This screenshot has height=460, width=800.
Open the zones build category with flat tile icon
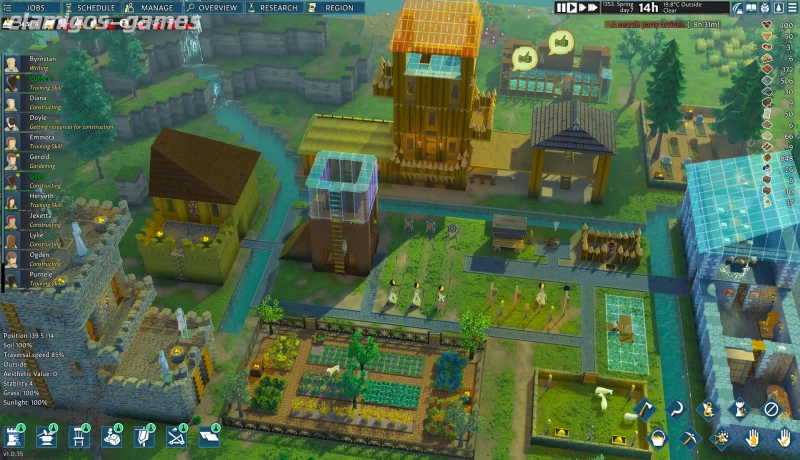coord(209,436)
